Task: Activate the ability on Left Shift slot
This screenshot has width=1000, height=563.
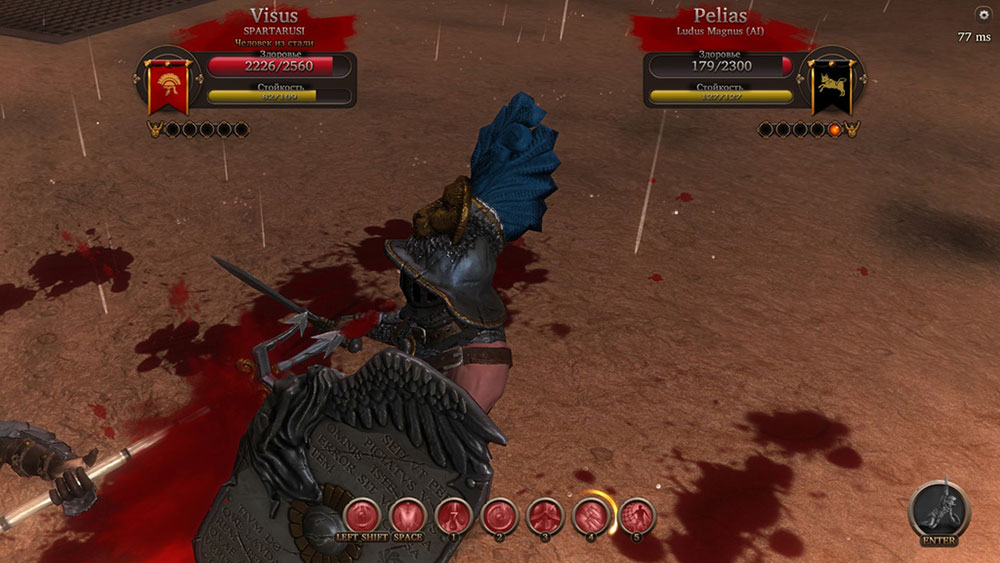Action: pos(361,516)
